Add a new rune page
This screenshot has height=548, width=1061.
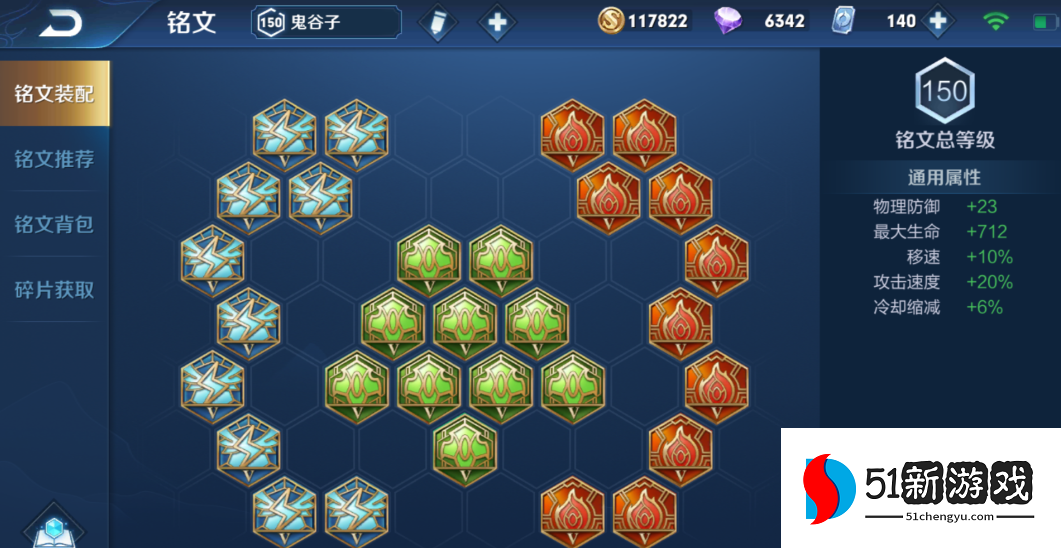click(x=497, y=22)
